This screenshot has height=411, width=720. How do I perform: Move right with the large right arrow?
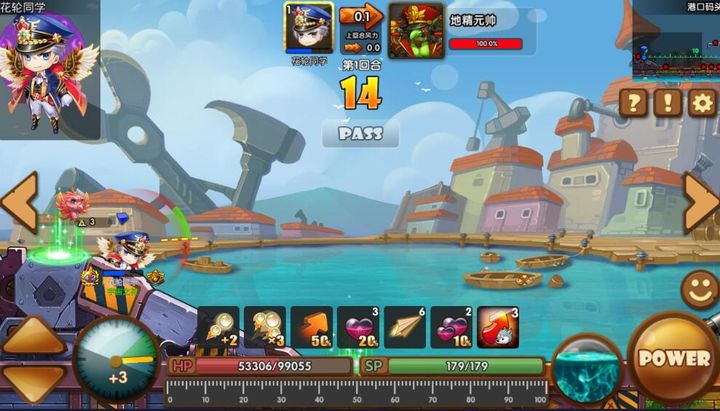[702, 203]
